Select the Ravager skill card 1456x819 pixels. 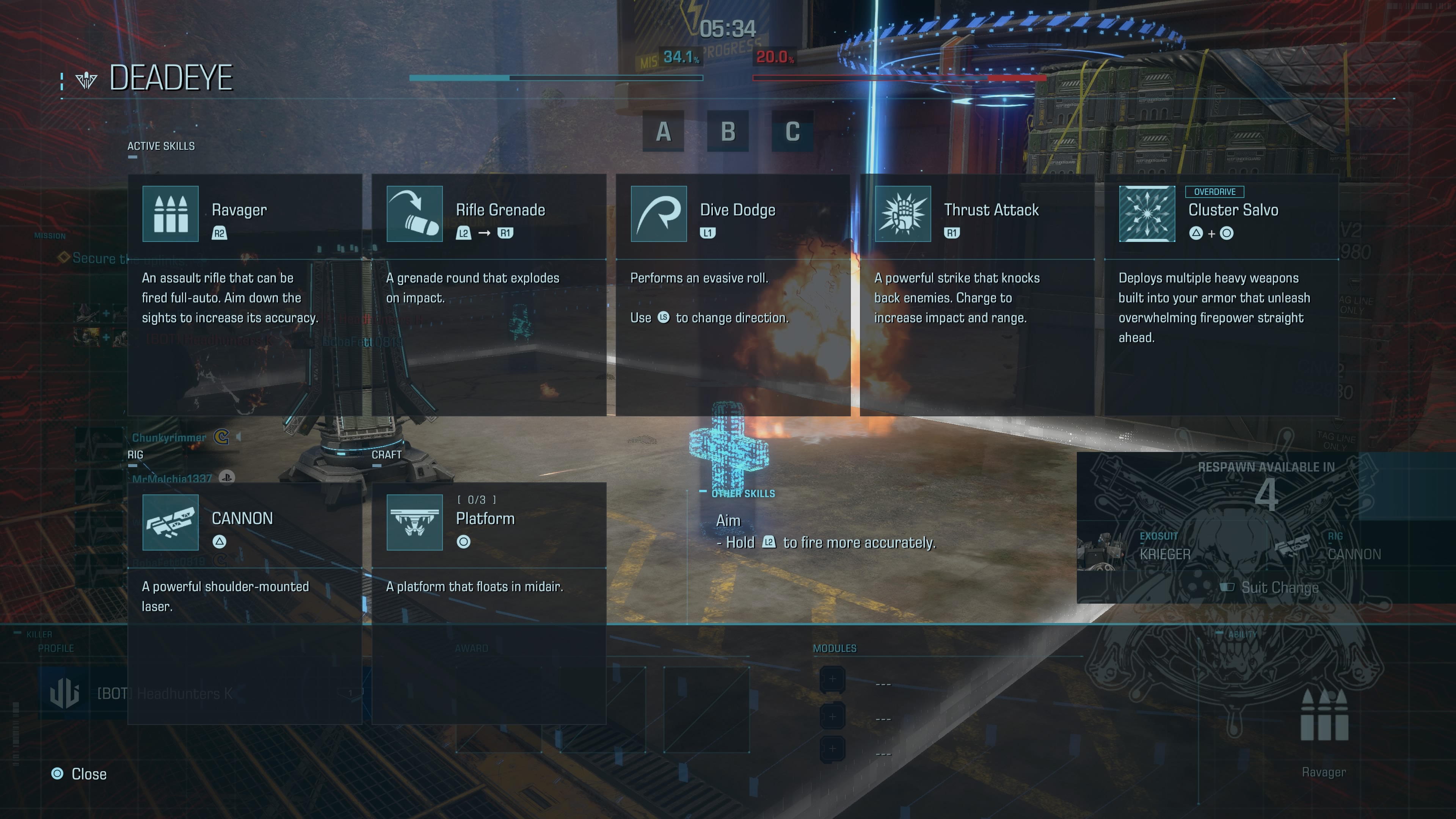(x=244, y=294)
